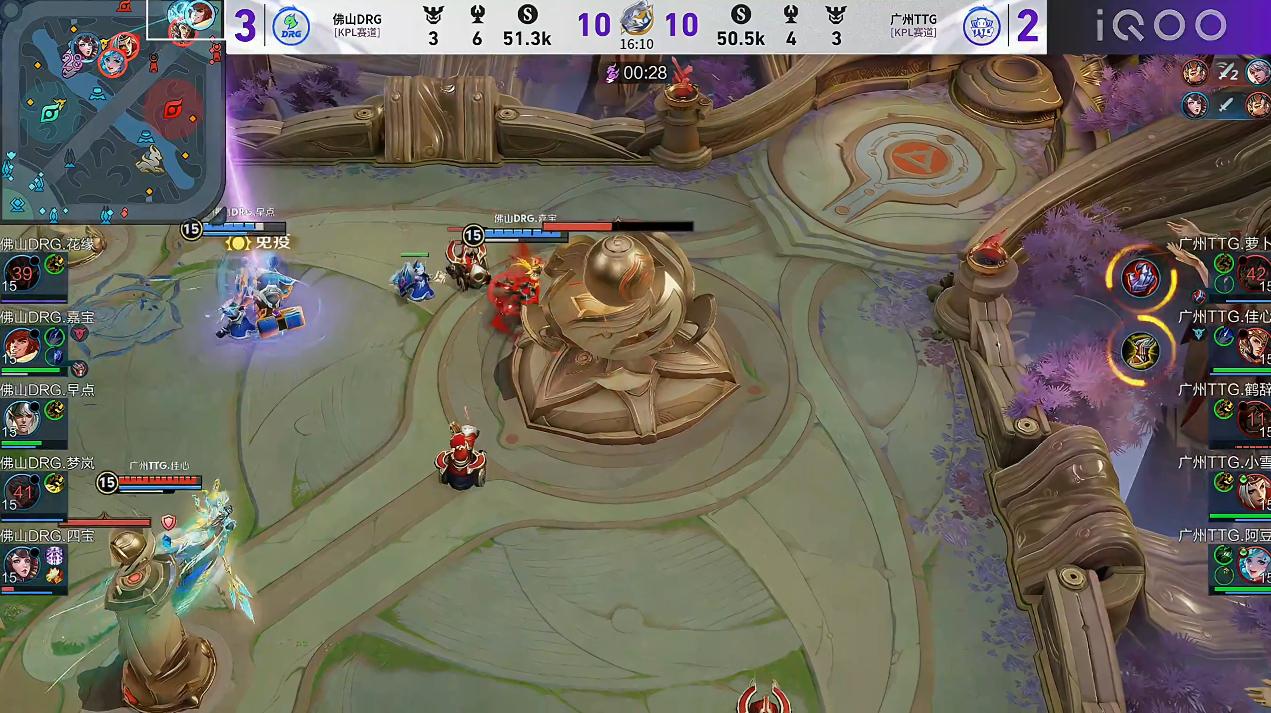Click the red crystal item cooldown icon
Image resolution: width=1271 pixels, height=713 pixels.
[1141, 277]
